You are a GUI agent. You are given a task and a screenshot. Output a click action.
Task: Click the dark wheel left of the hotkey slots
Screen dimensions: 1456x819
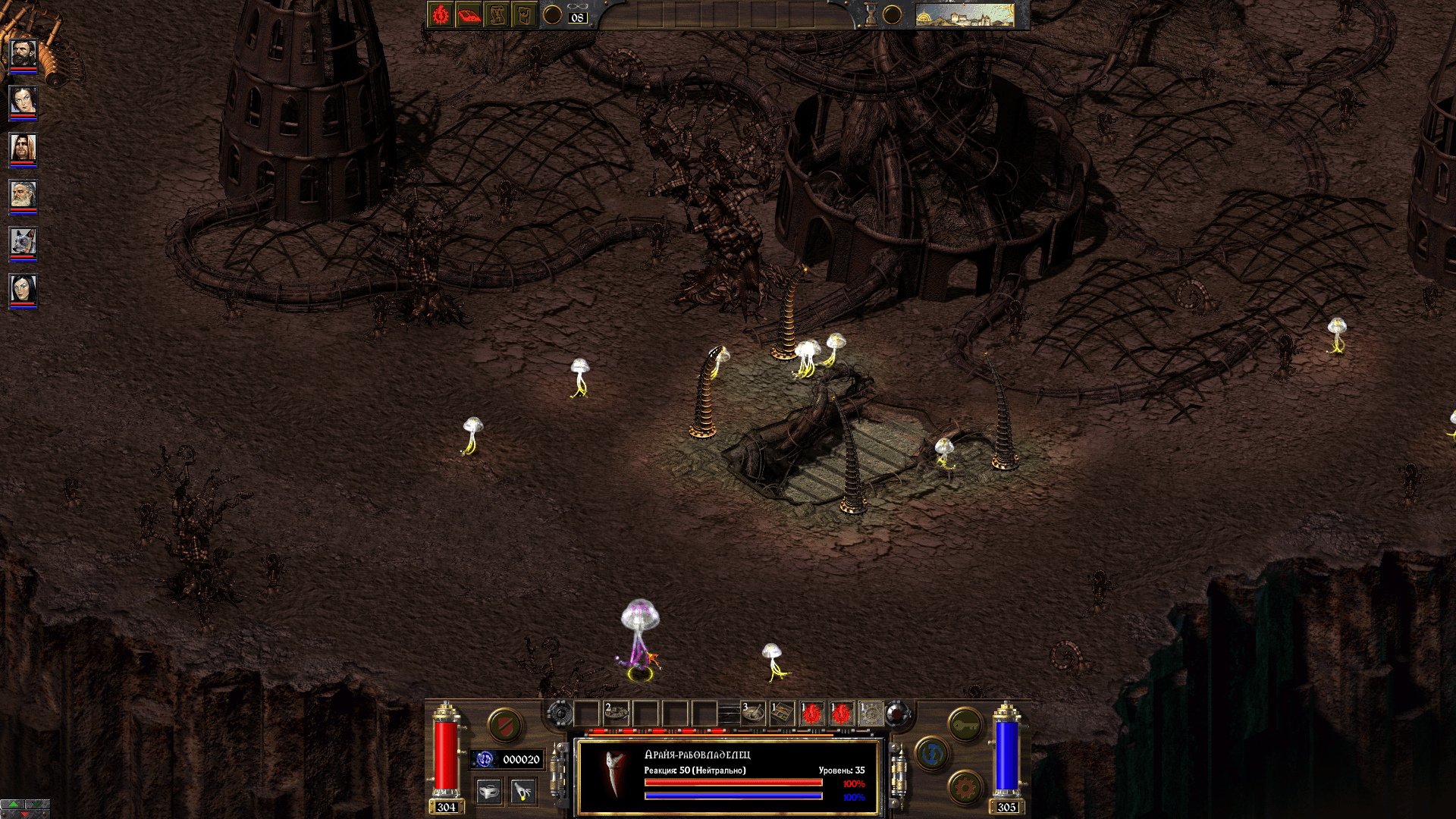560,714
